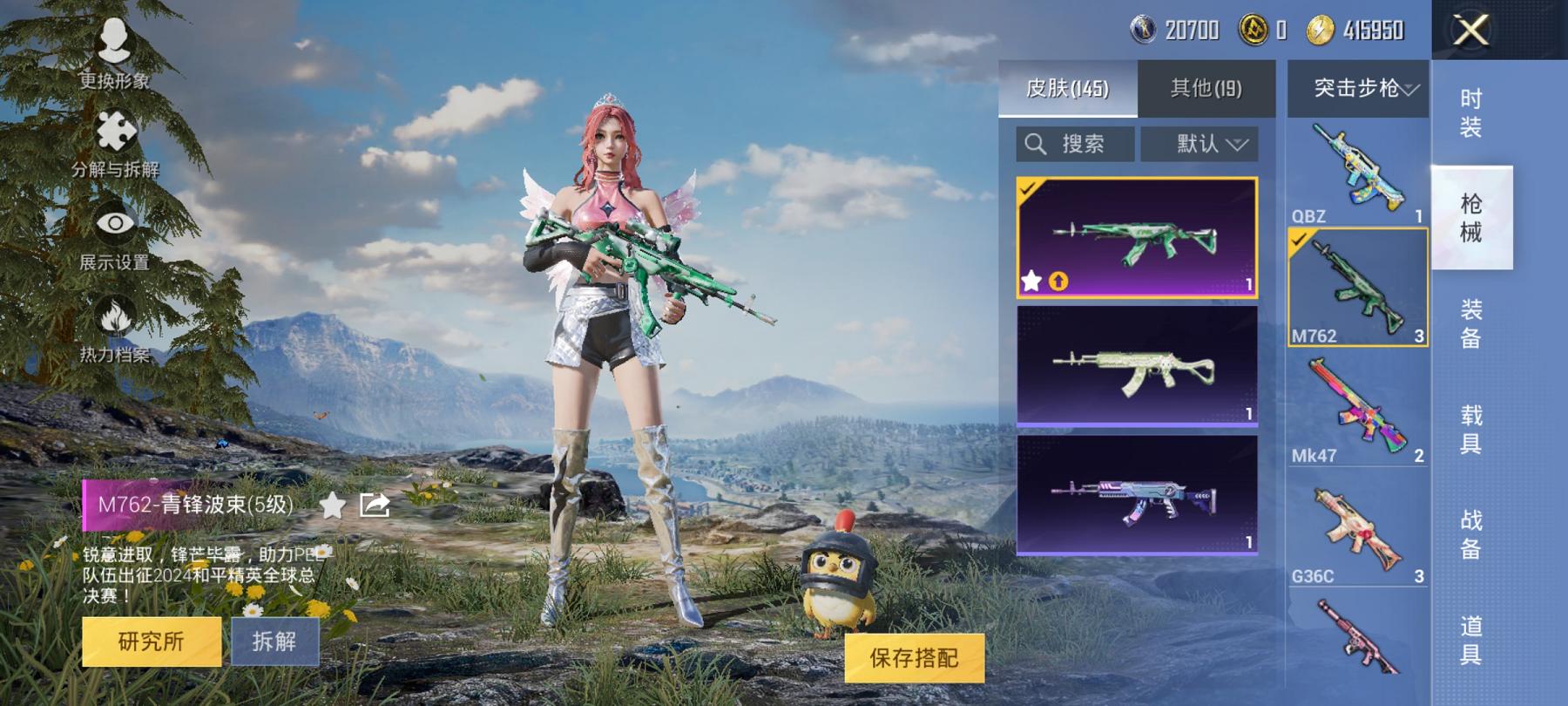Click the search magnifier icon
This screenshot has width=1568, height=706.
(x=1037, y=144)
